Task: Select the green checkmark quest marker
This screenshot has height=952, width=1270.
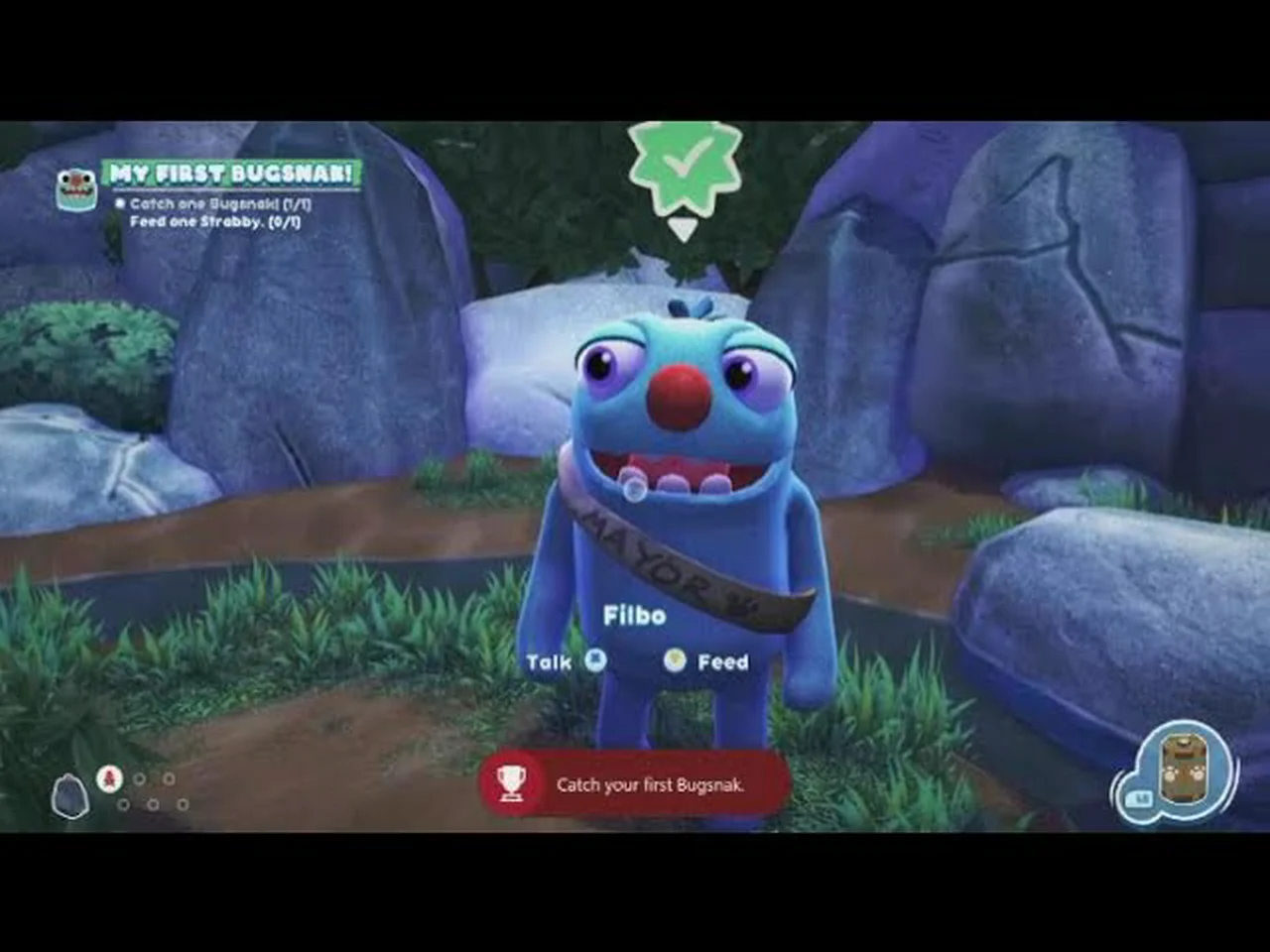Action: coord(684,163)
